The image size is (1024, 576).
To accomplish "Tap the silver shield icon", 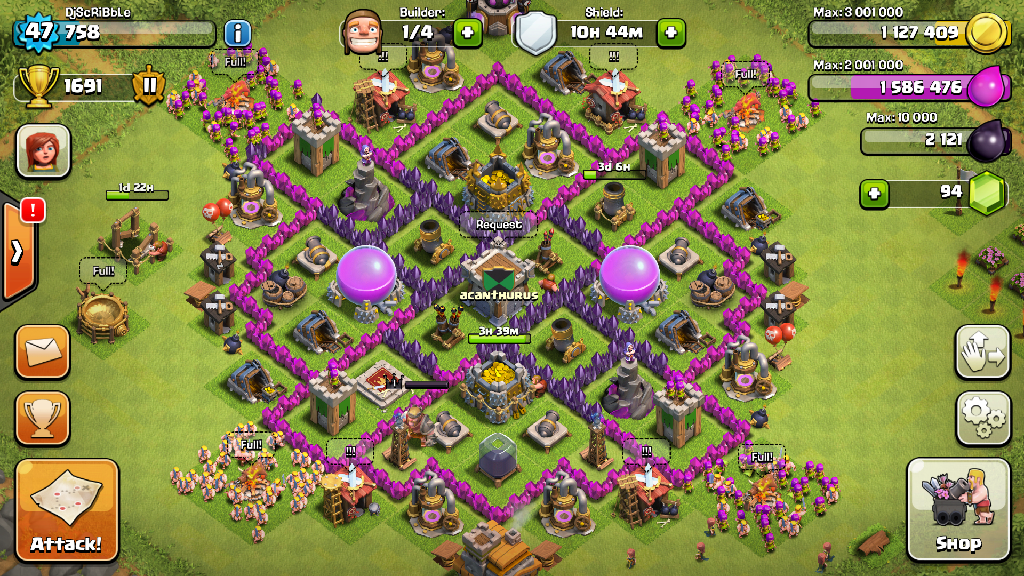I will point(535,35).
